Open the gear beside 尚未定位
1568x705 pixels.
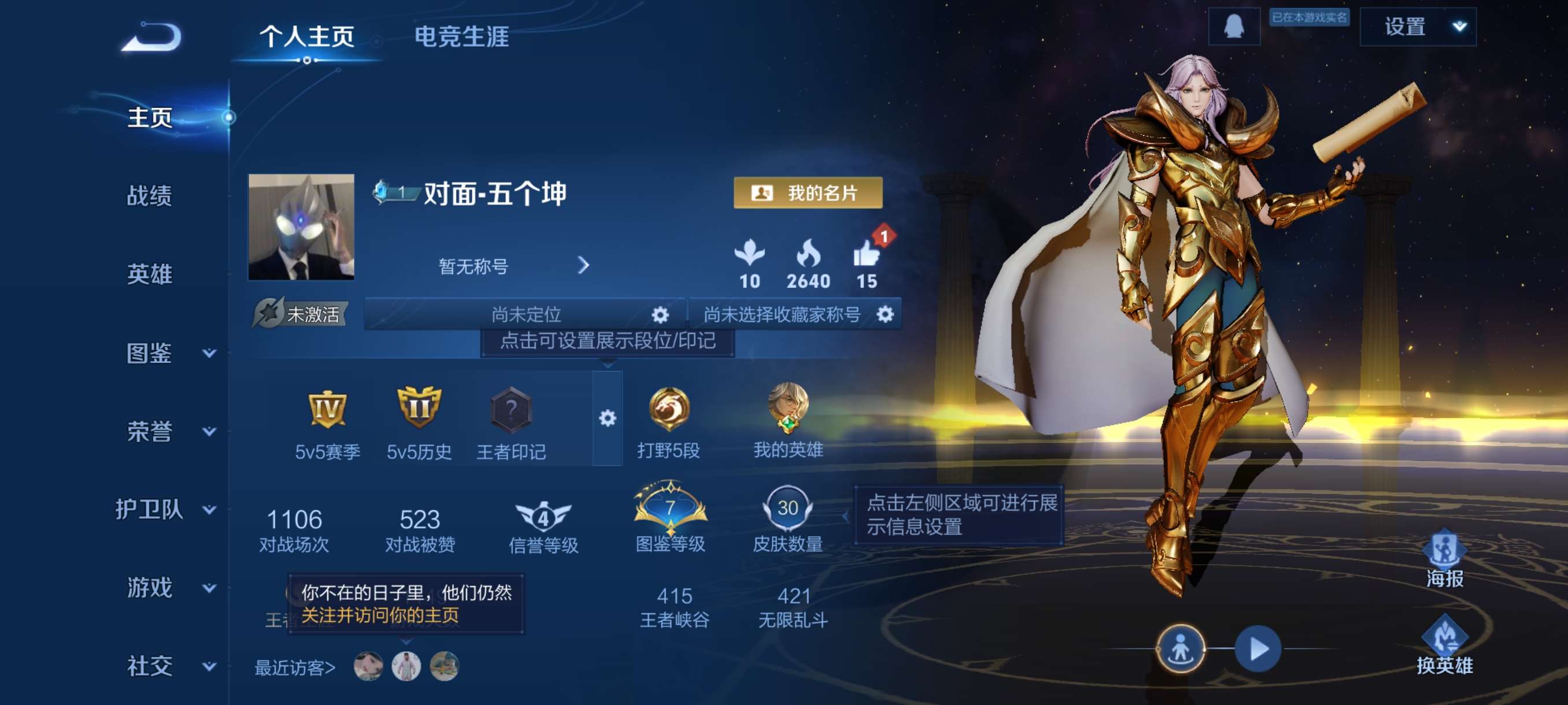tap(660, 315)
